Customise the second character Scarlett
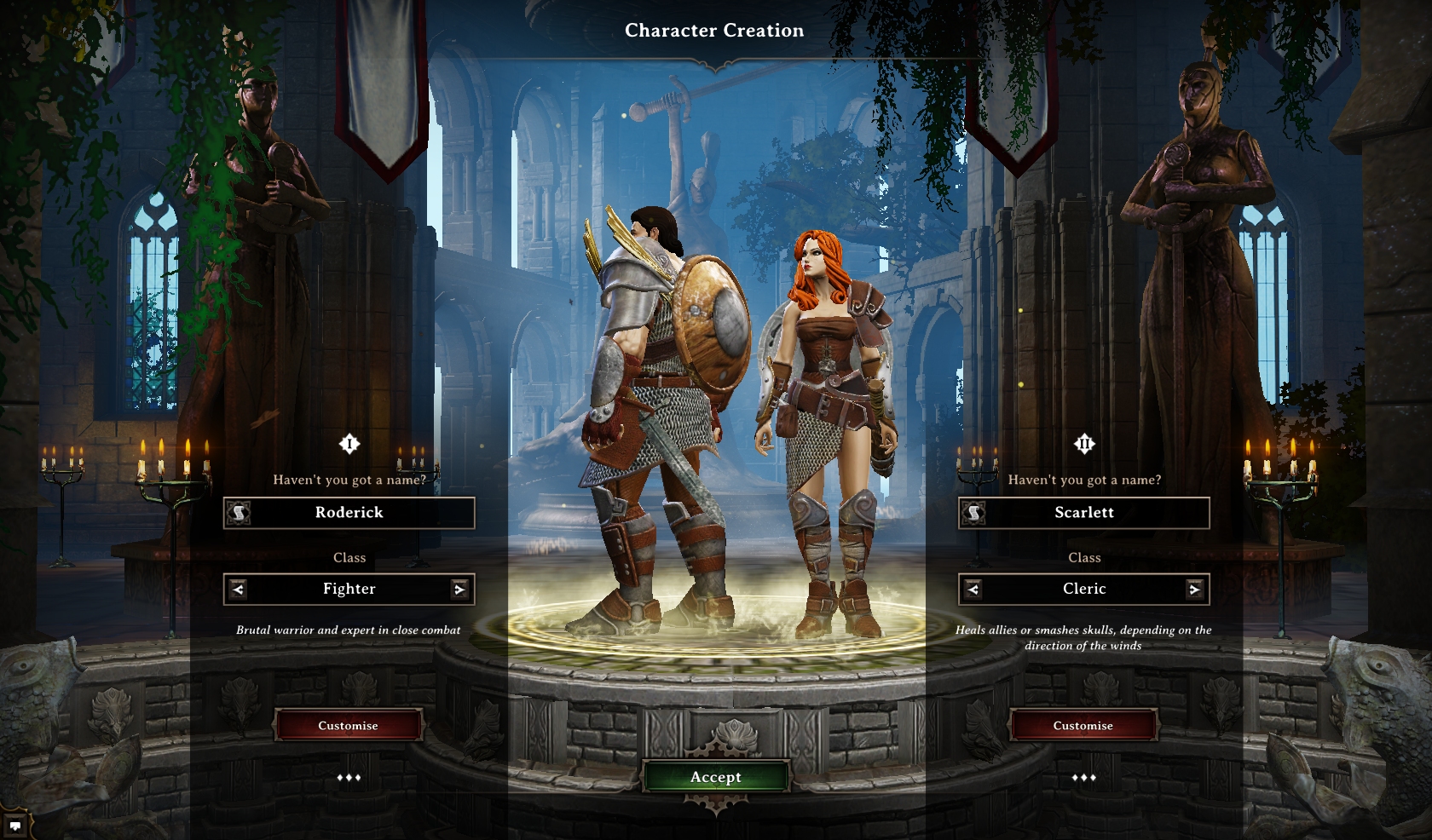 1083,726
